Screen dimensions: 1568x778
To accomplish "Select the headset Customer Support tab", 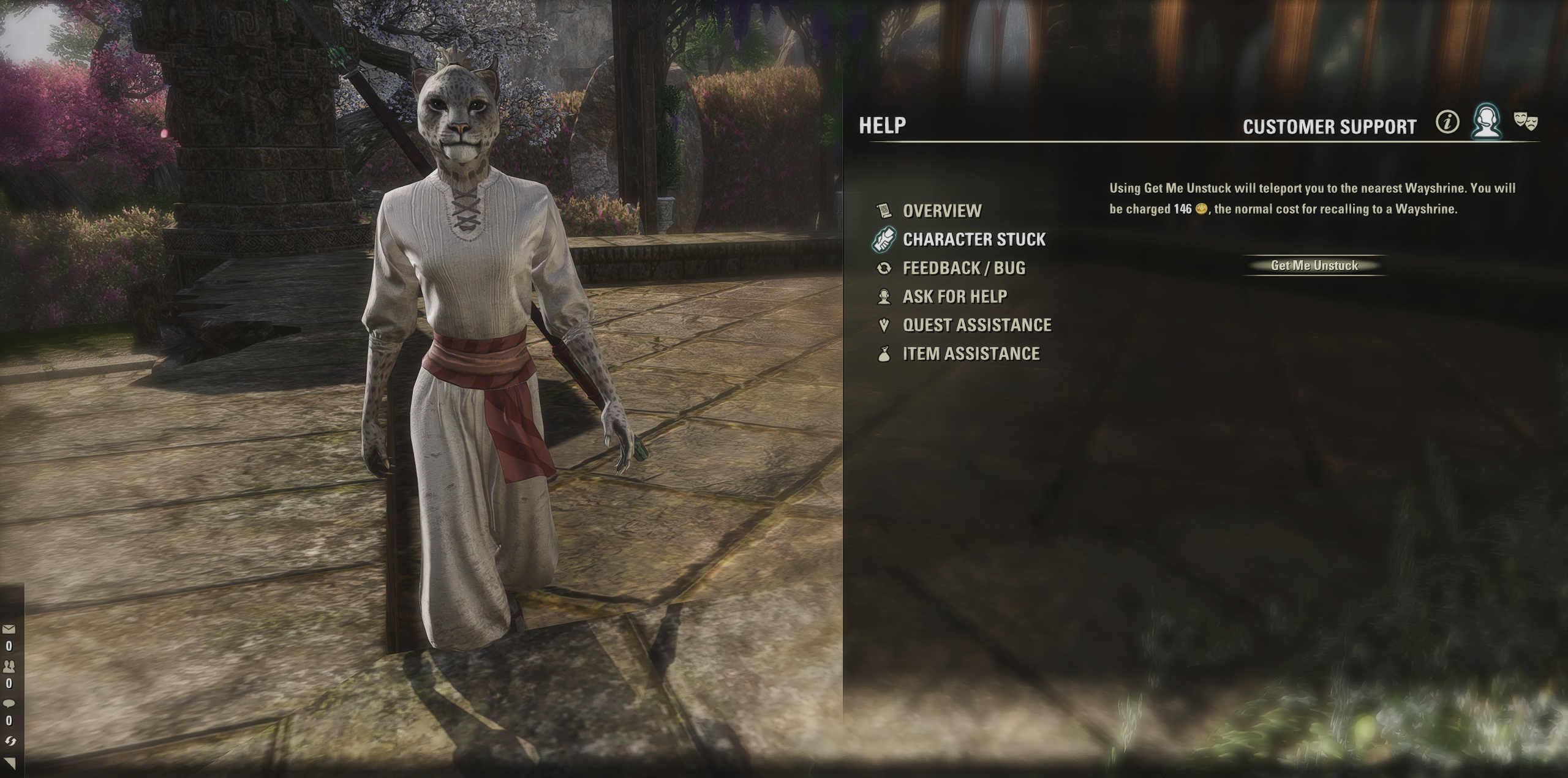I will click(1487, 122).
